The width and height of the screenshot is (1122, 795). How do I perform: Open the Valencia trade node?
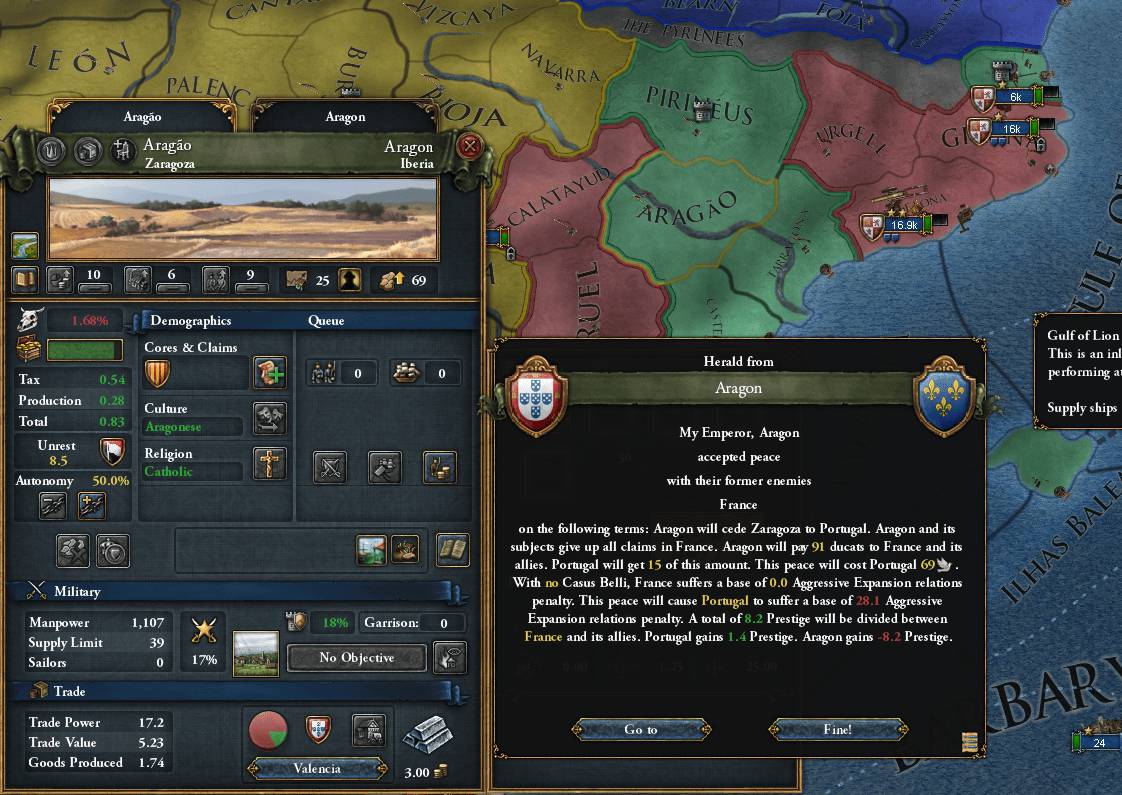(x=317, y=769)
